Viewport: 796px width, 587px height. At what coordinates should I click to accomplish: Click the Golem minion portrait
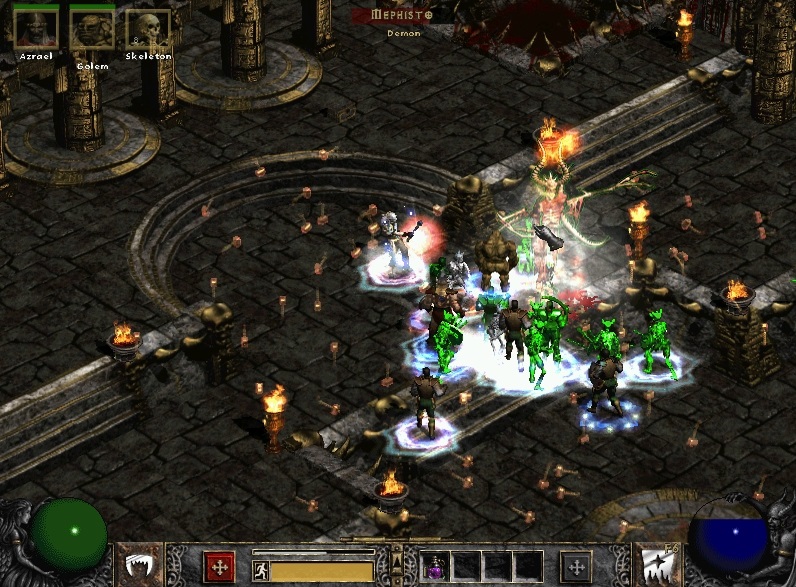tap(92, 29)
